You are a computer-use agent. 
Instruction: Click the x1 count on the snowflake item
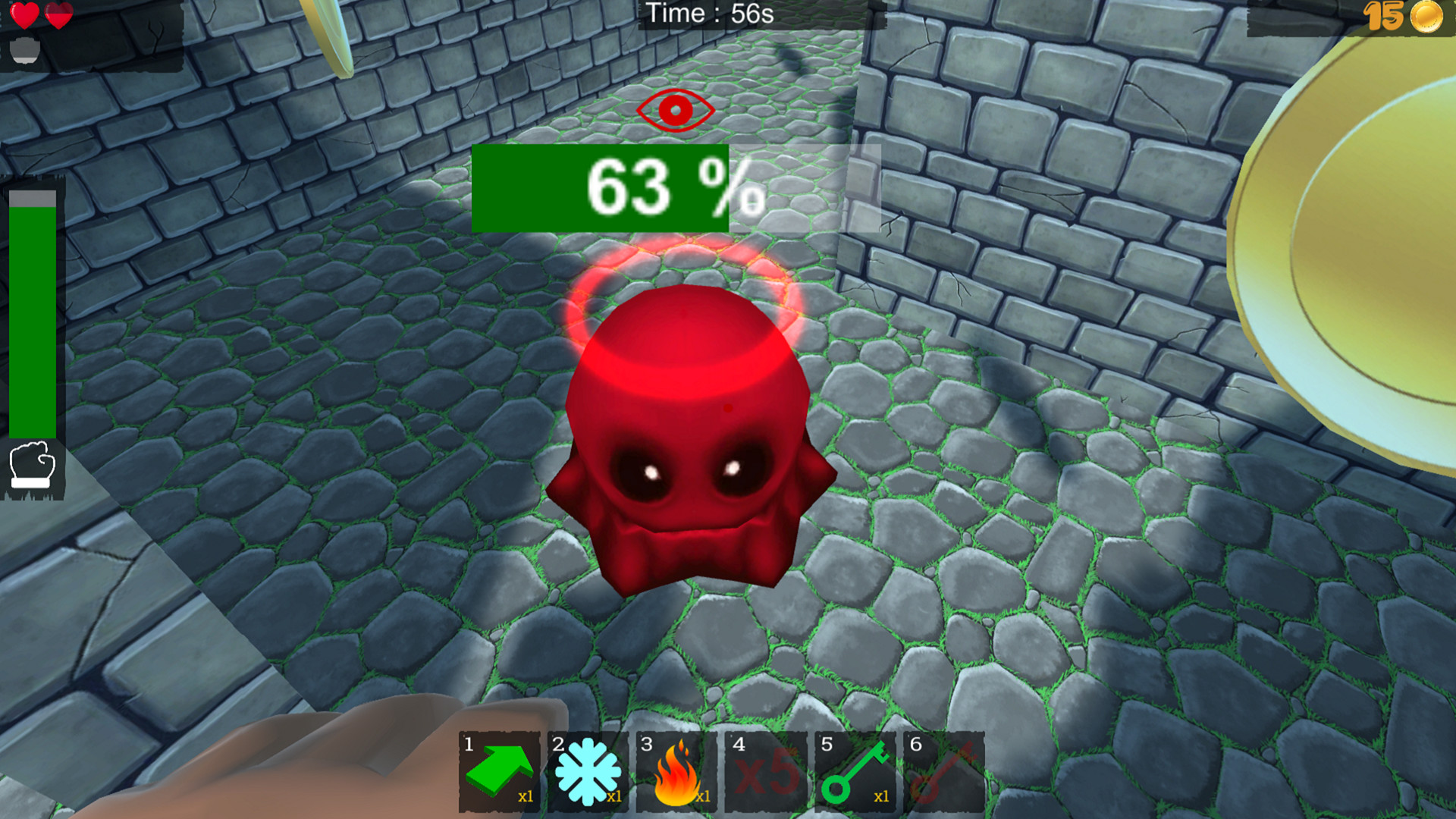point(613,798)
